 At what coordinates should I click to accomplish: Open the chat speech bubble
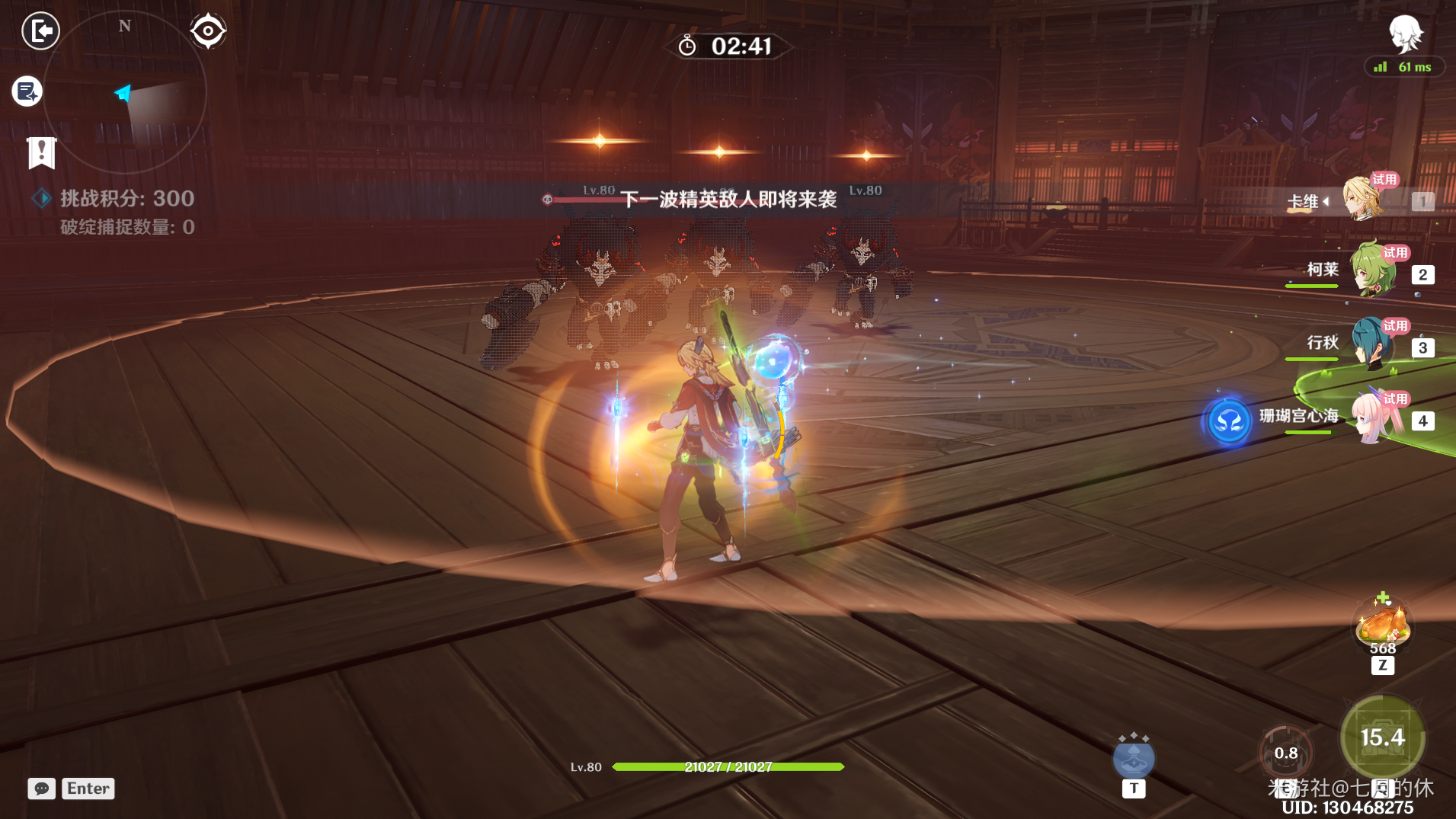click(42, 789)
